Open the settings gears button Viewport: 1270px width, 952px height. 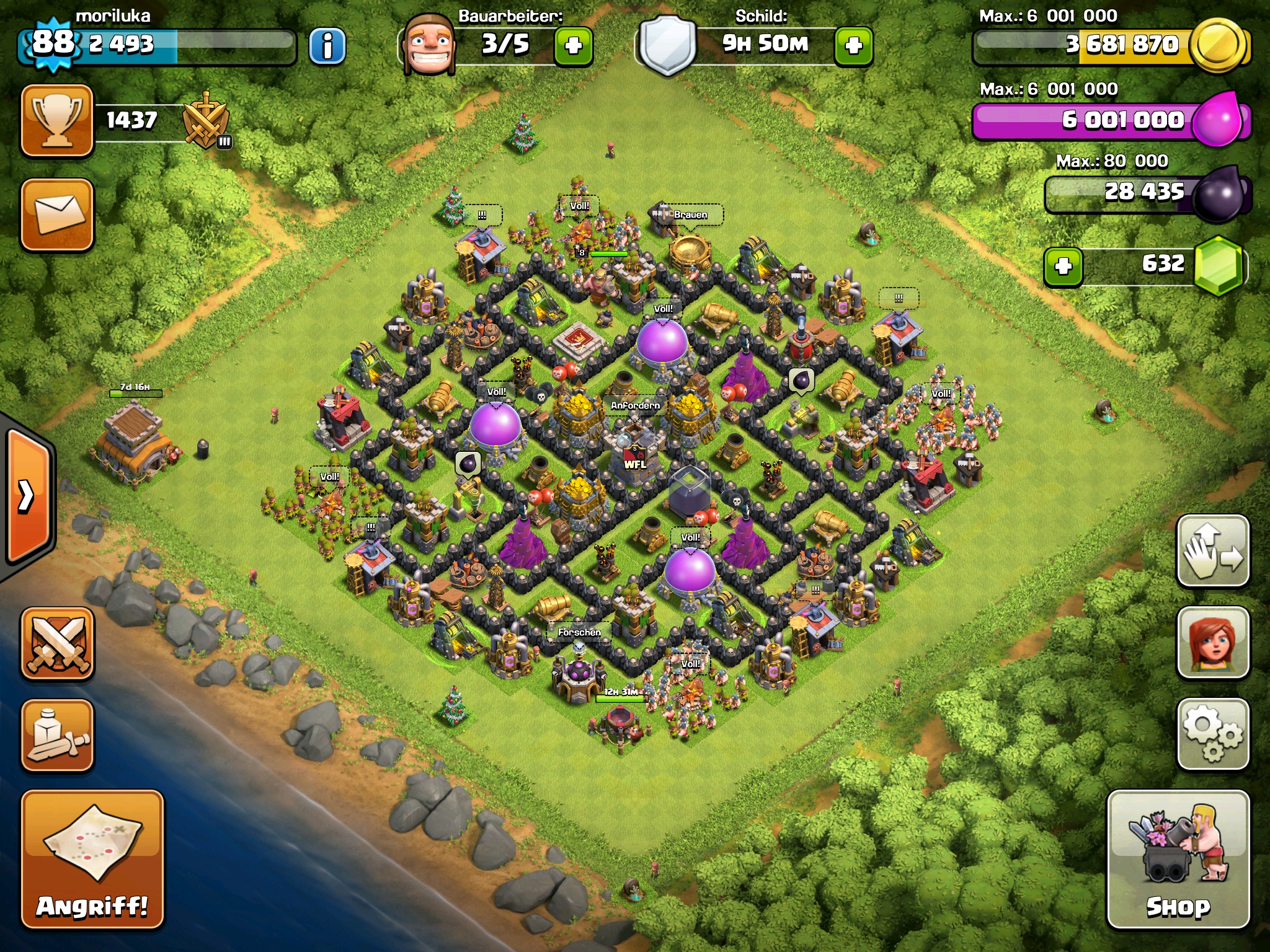[x=1212, y=734]
